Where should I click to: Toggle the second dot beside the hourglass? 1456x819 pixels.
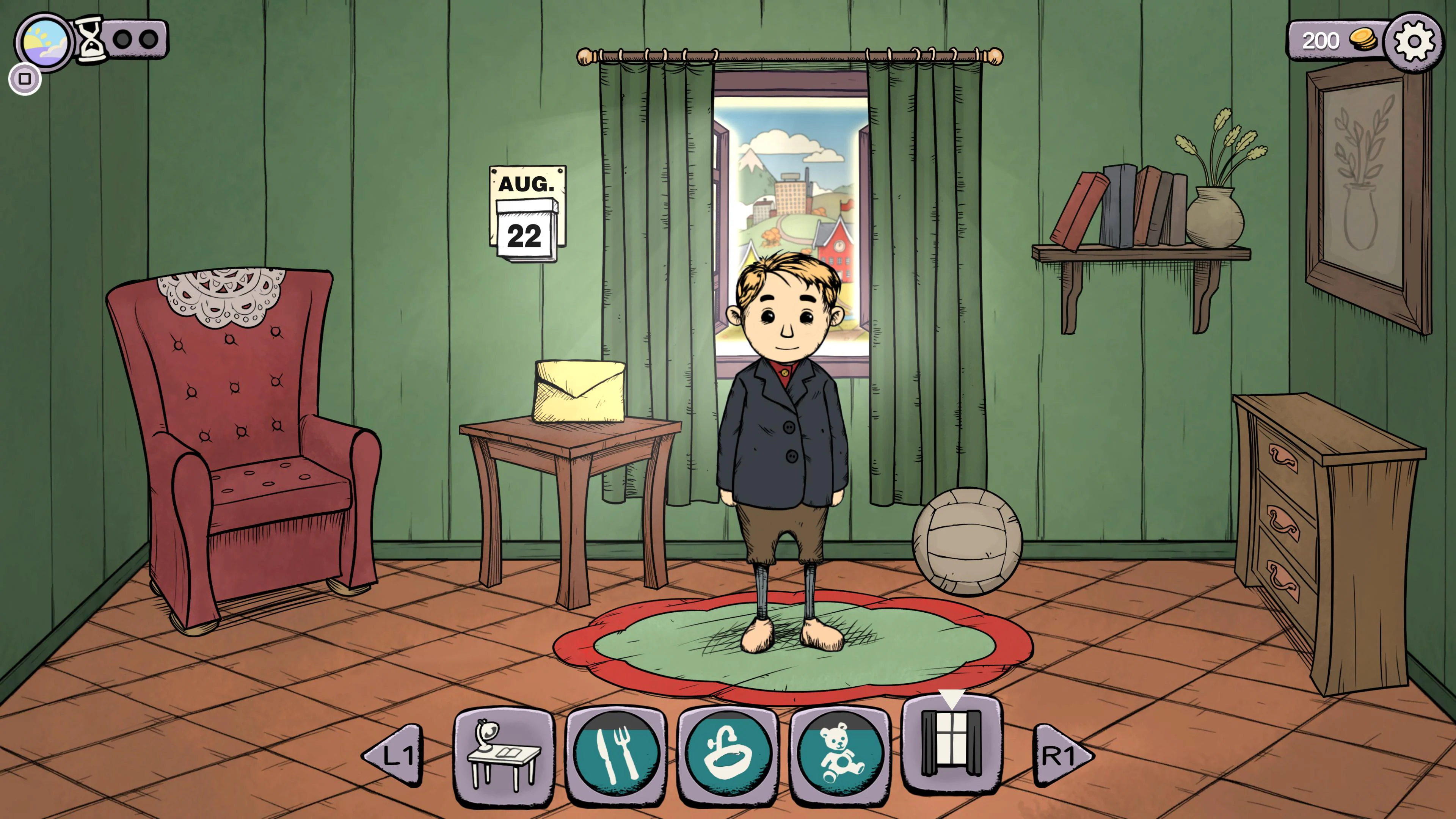[x=148, y=39]
